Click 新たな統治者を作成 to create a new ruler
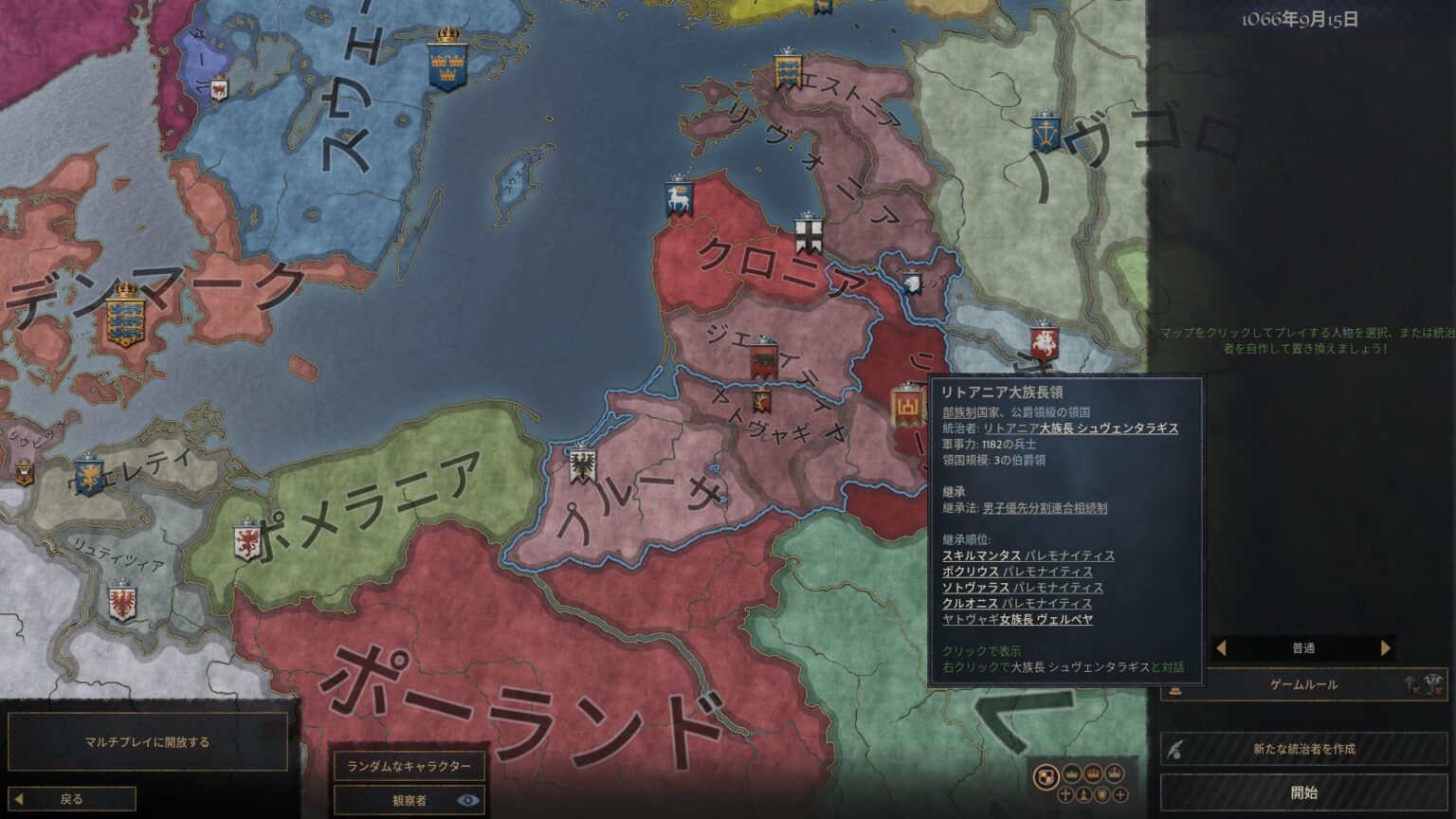 point(1306,748)
